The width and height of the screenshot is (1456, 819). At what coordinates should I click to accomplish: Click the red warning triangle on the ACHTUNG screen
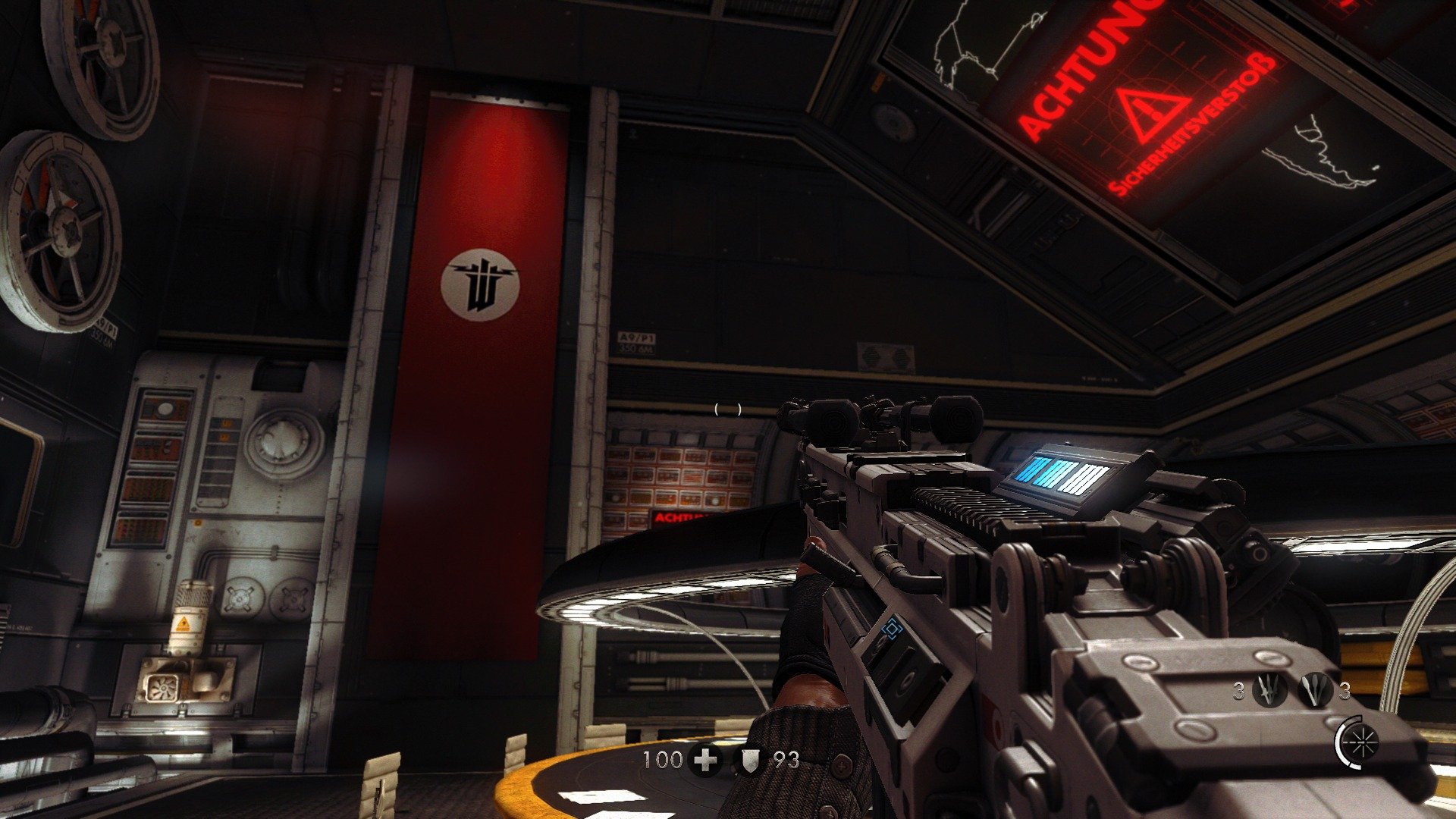coord(1150,115)
